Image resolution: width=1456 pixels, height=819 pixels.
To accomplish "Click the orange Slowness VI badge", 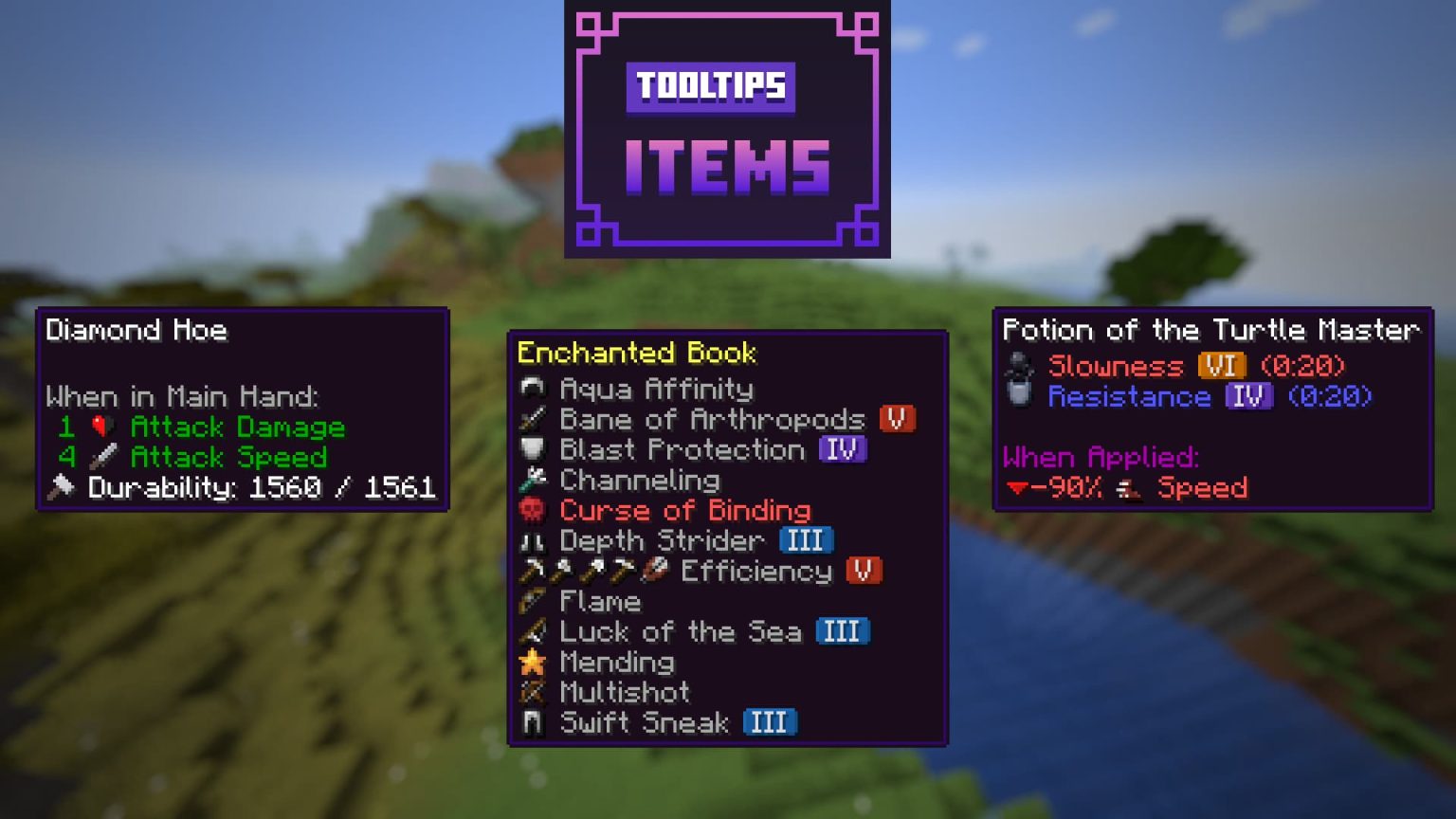I will coord(1223,366).
